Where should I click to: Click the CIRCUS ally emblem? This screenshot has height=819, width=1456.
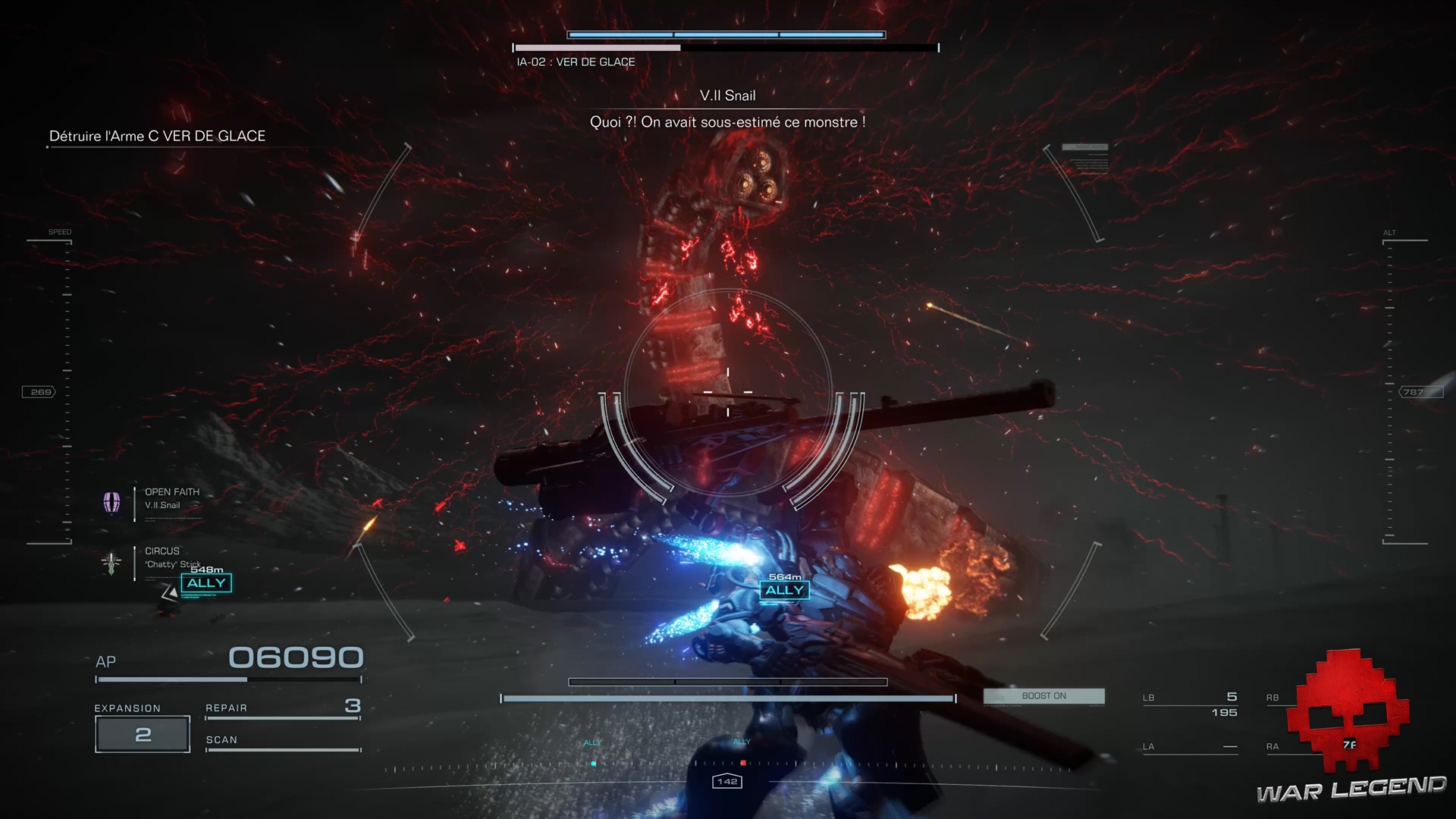111,563
